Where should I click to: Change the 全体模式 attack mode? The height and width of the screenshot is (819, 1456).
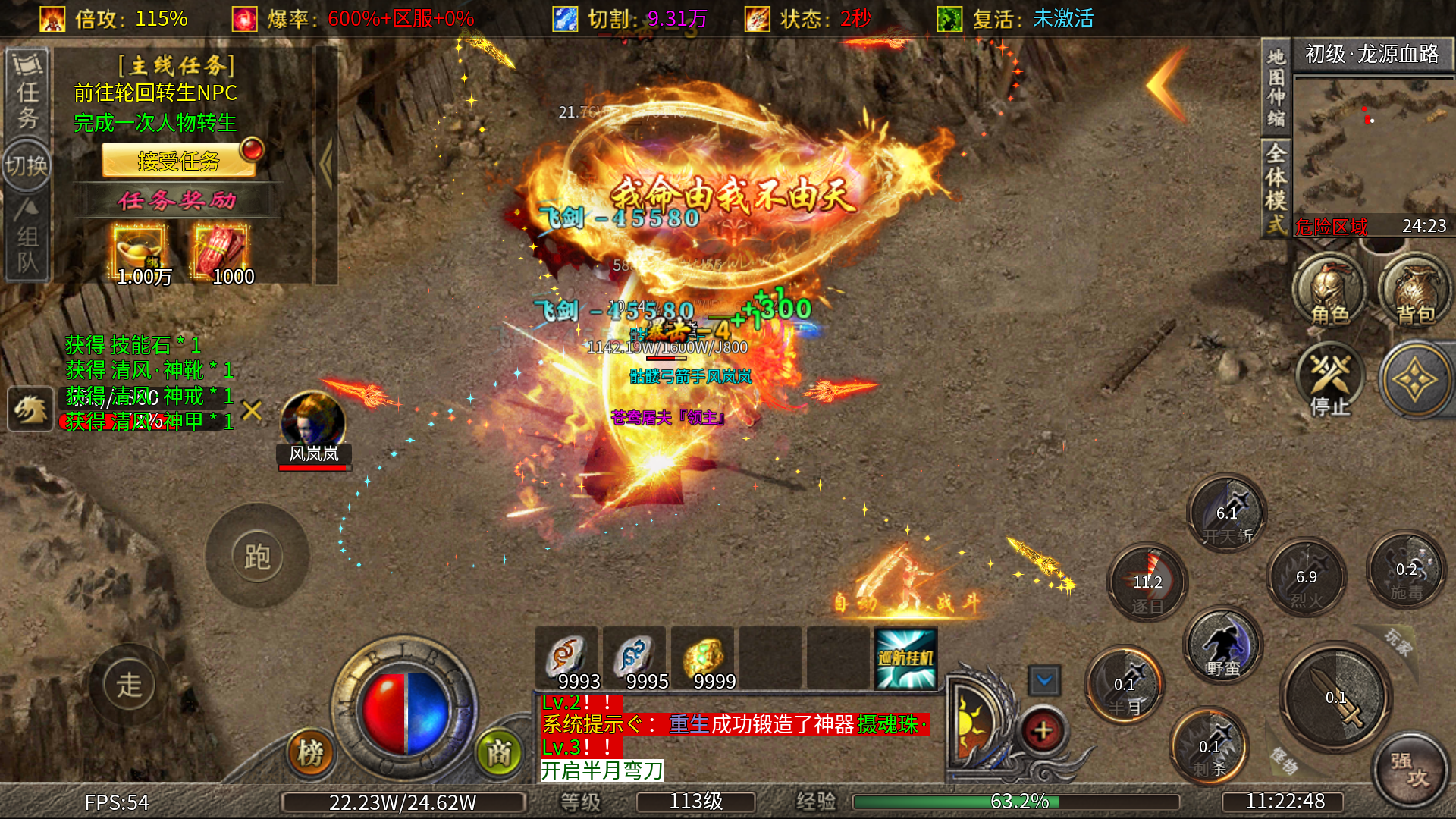coord(1276,188)
